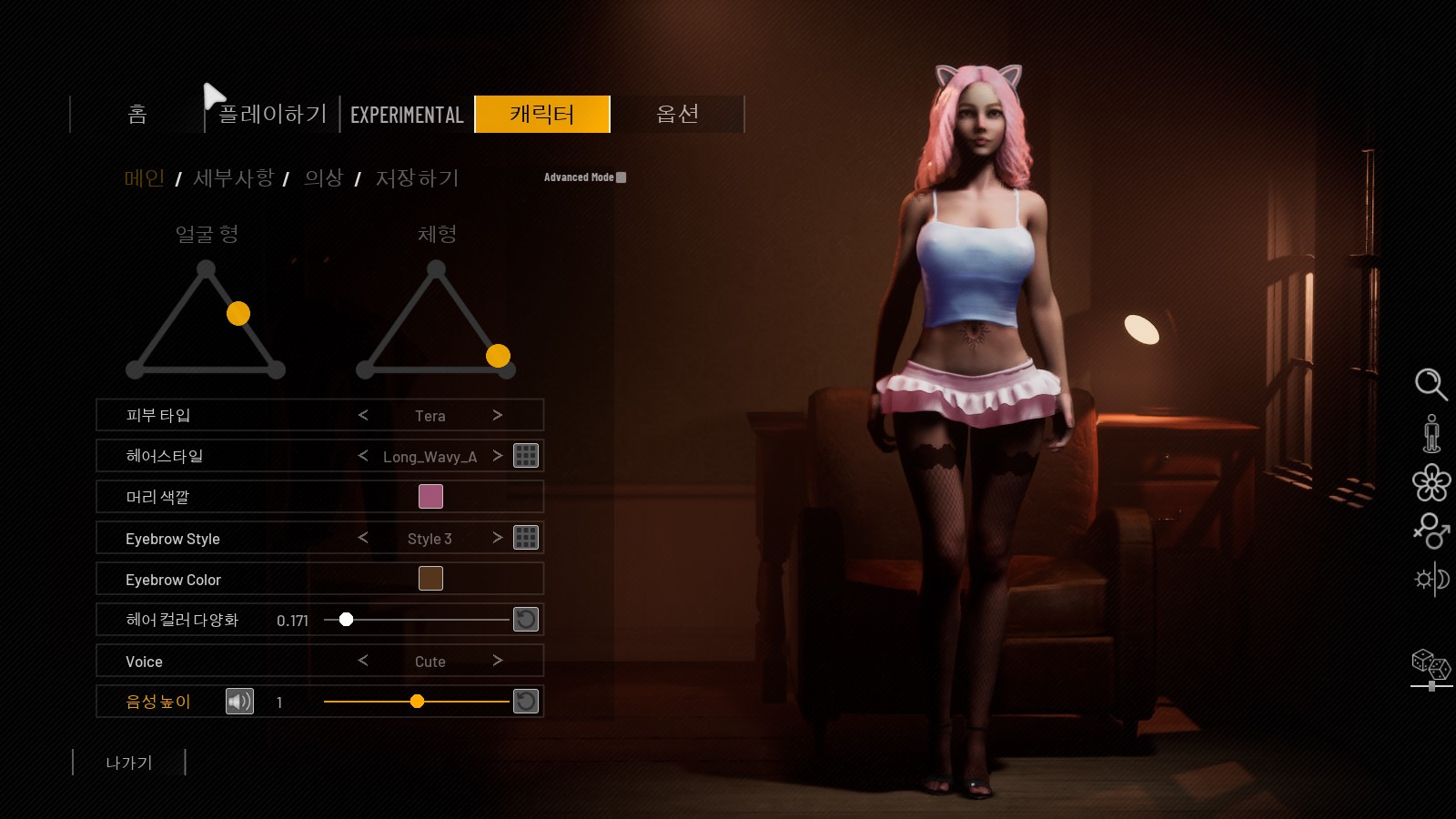The width and height of the screenshot is (1456, 819).
Task: Toggle the Advanced Mode checkbox
Action: tap(622, 177)
